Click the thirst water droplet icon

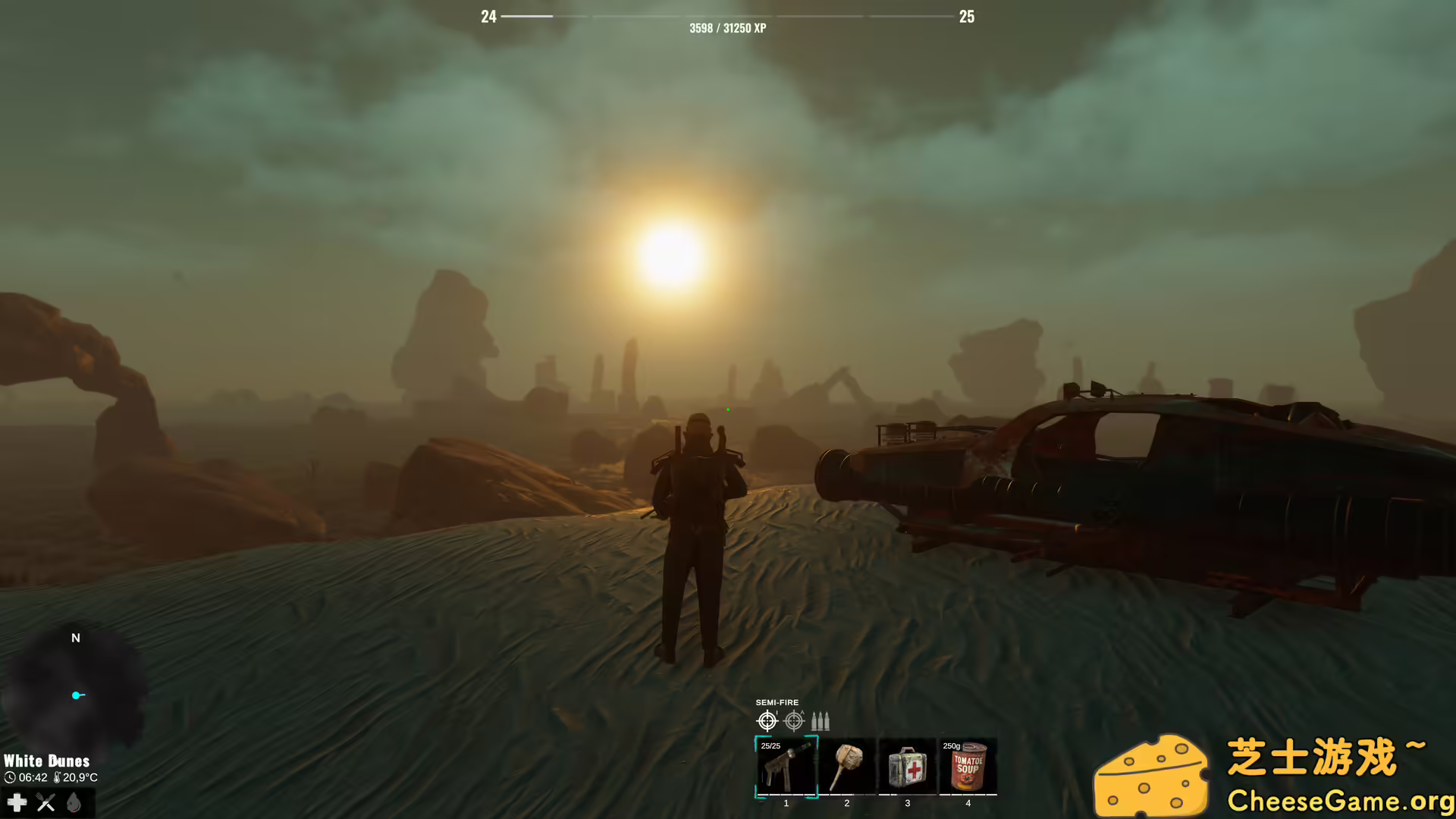pos(74,802)
